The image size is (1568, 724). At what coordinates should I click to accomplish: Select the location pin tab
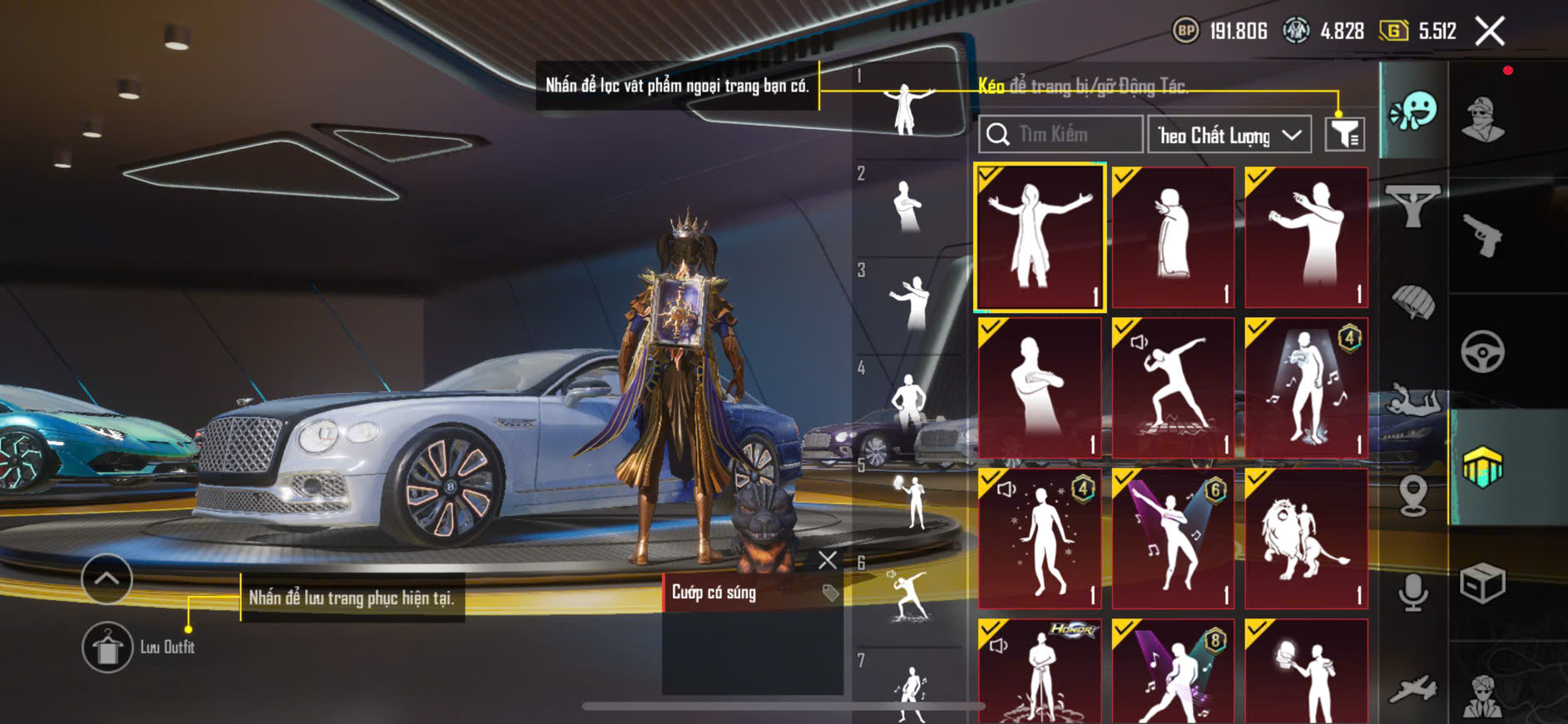coord(1413,496)
